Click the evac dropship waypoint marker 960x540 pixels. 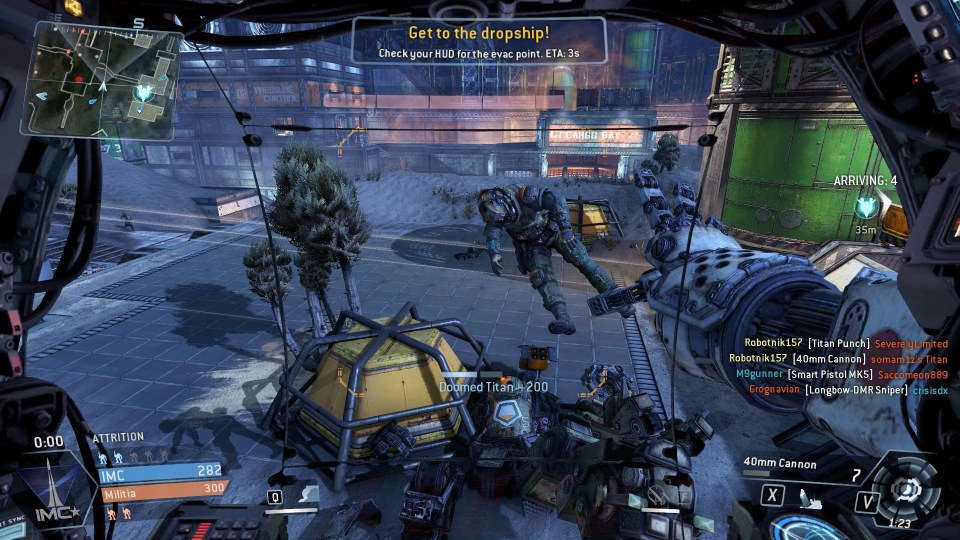866,206
